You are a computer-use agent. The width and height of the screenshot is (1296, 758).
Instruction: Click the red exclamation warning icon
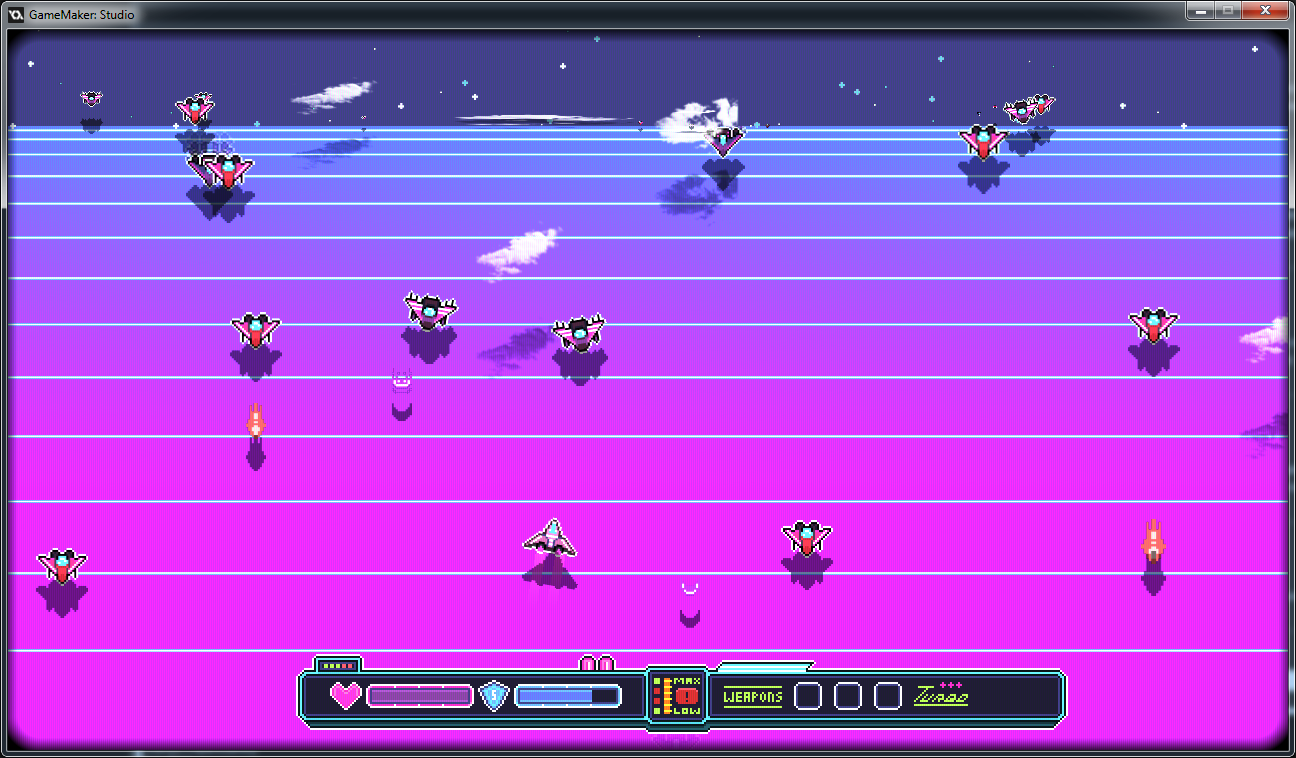click(x=686, y=696)
